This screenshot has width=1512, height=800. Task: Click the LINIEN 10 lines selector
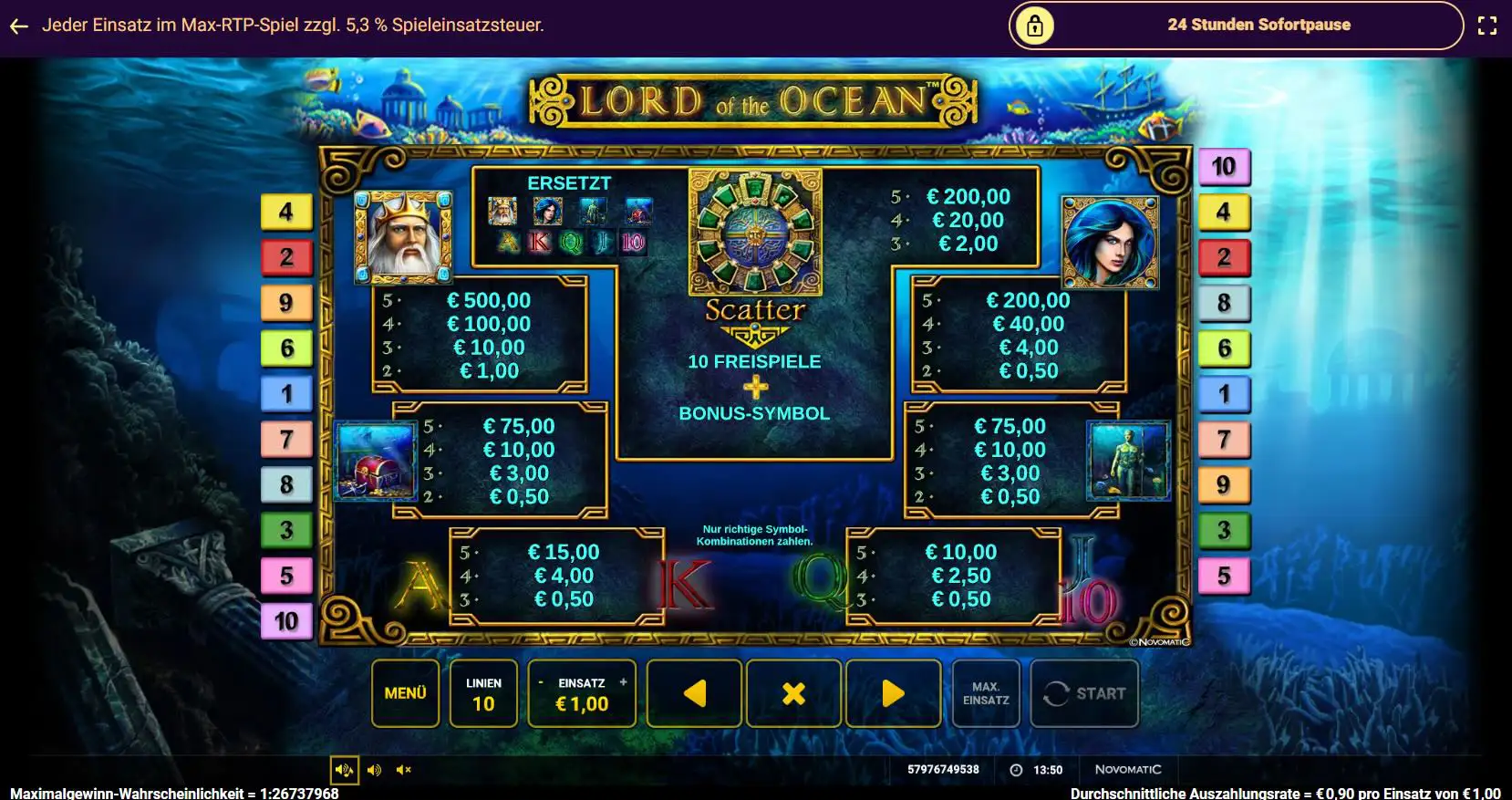483,693
